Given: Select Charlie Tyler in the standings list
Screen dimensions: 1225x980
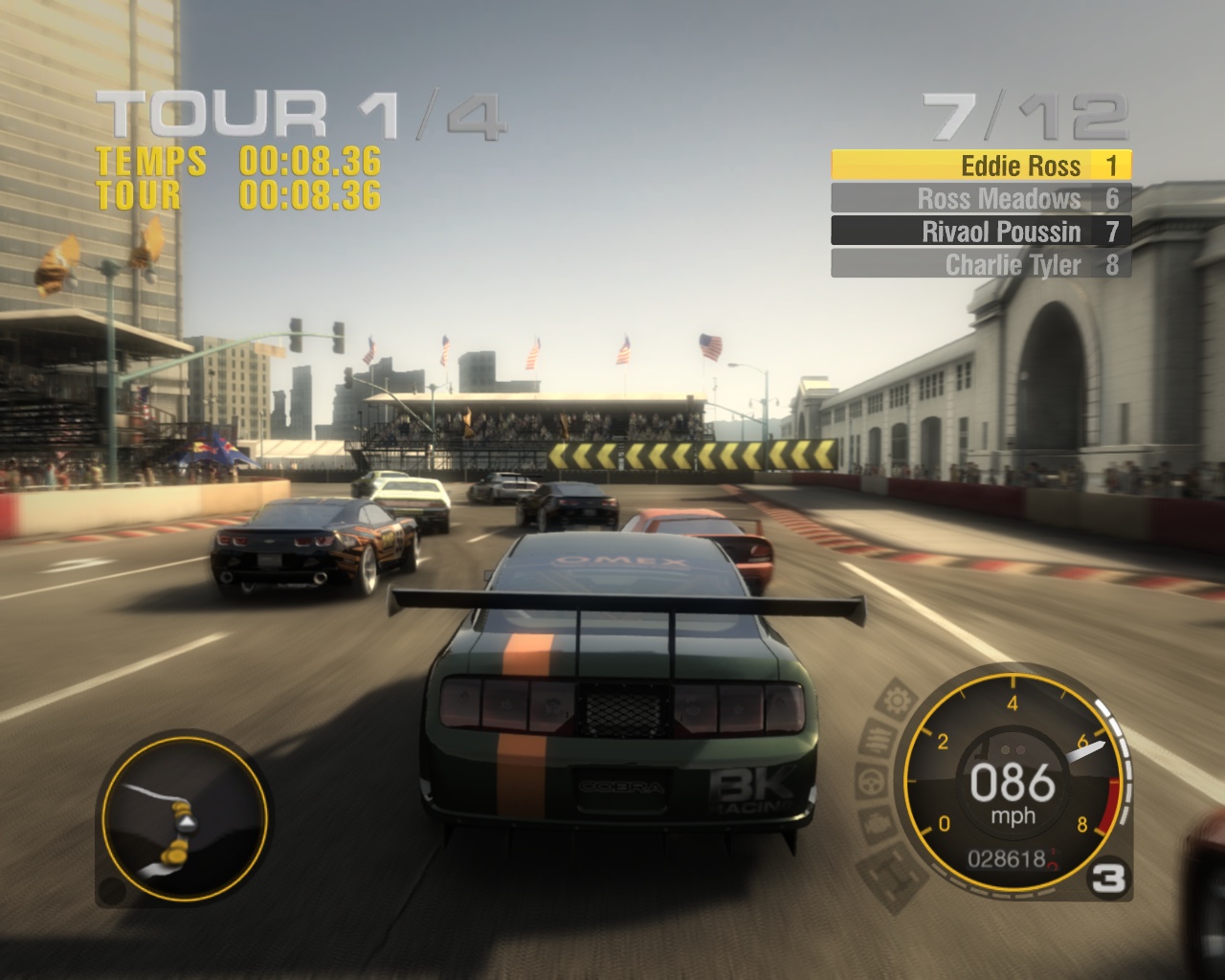Looking at the screenshot, I should [x=981, y=264].
